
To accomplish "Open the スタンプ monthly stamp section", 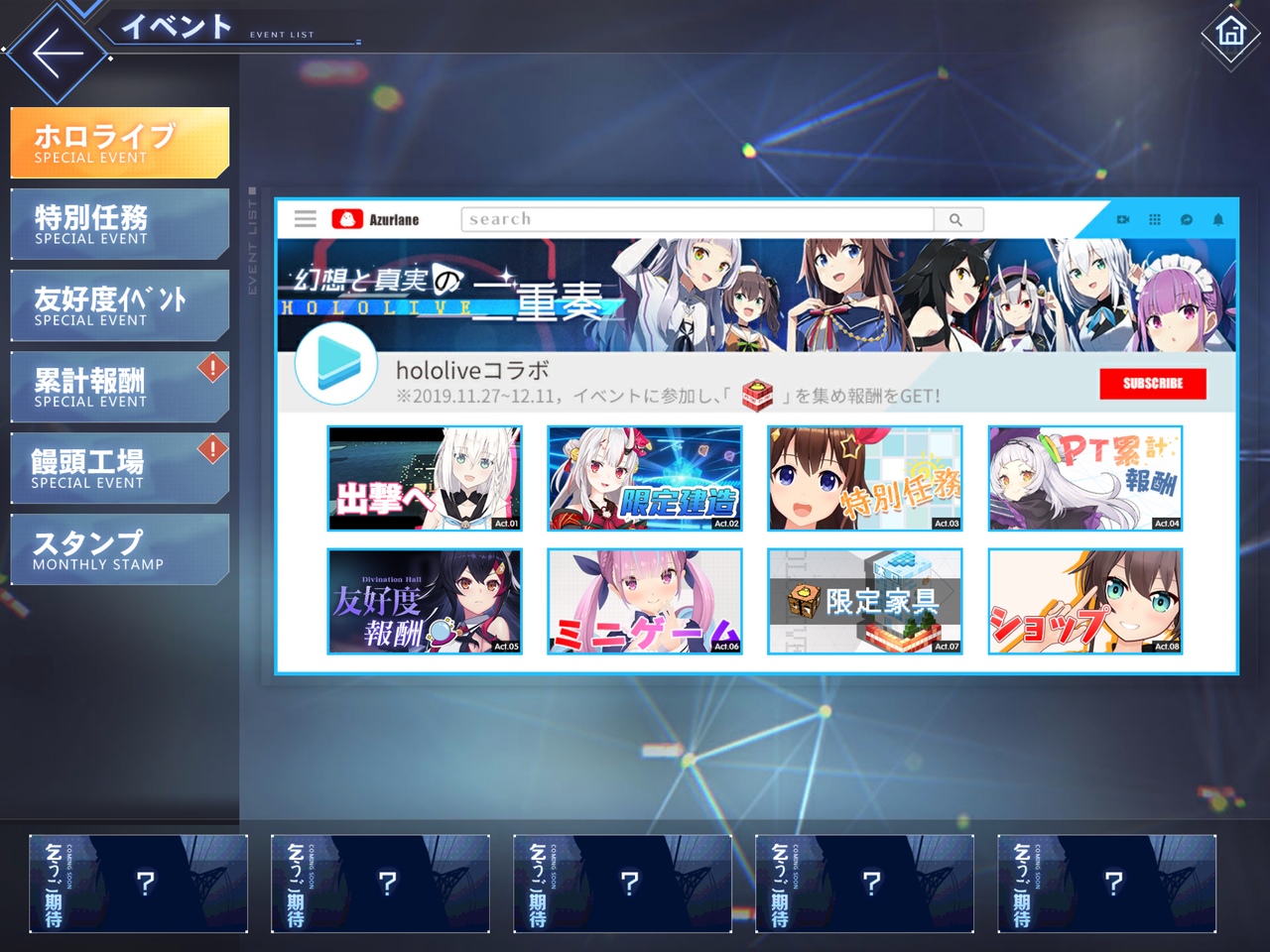I will coord(119,548).
